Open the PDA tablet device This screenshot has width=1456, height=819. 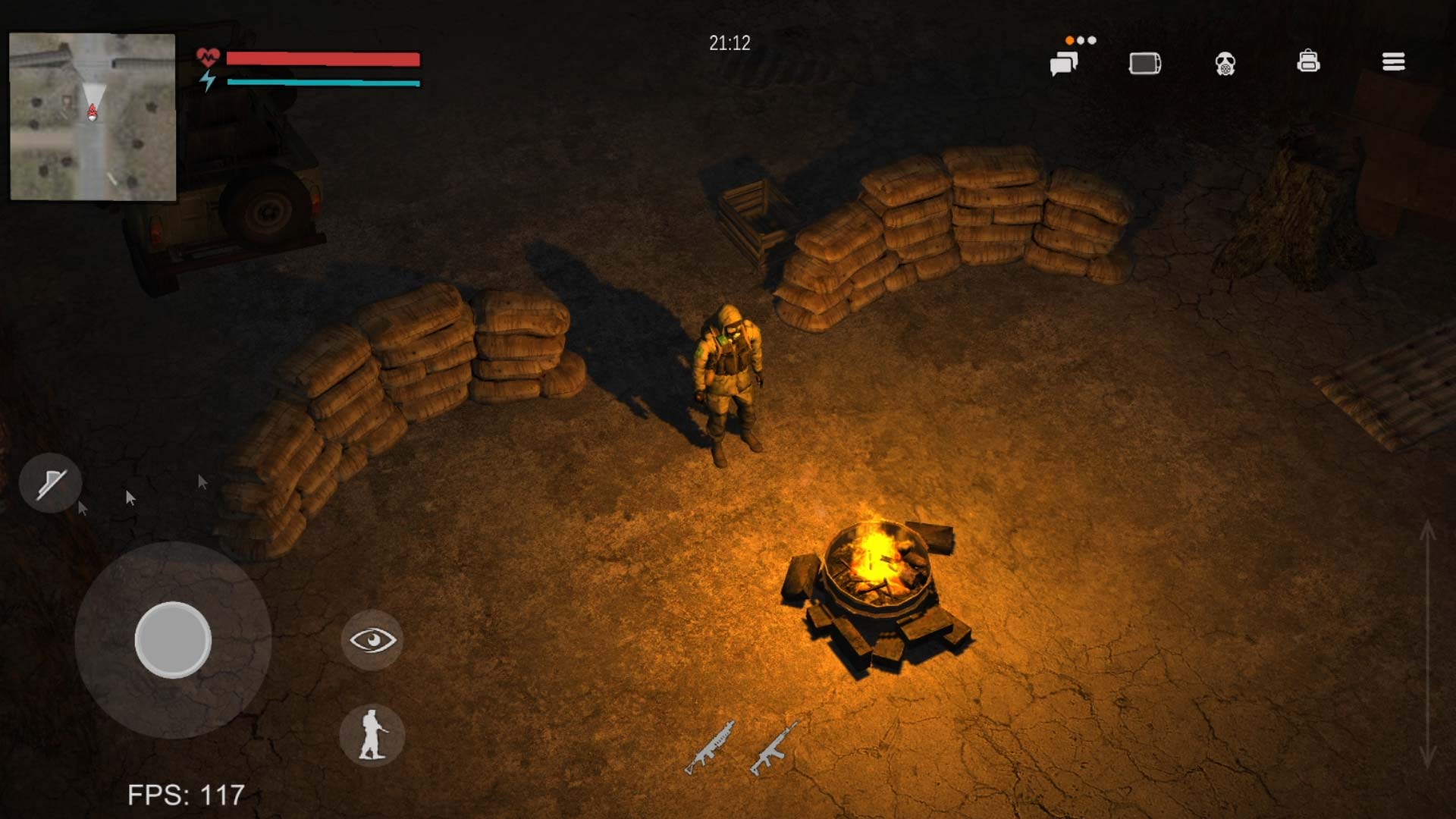point(1144,64)
